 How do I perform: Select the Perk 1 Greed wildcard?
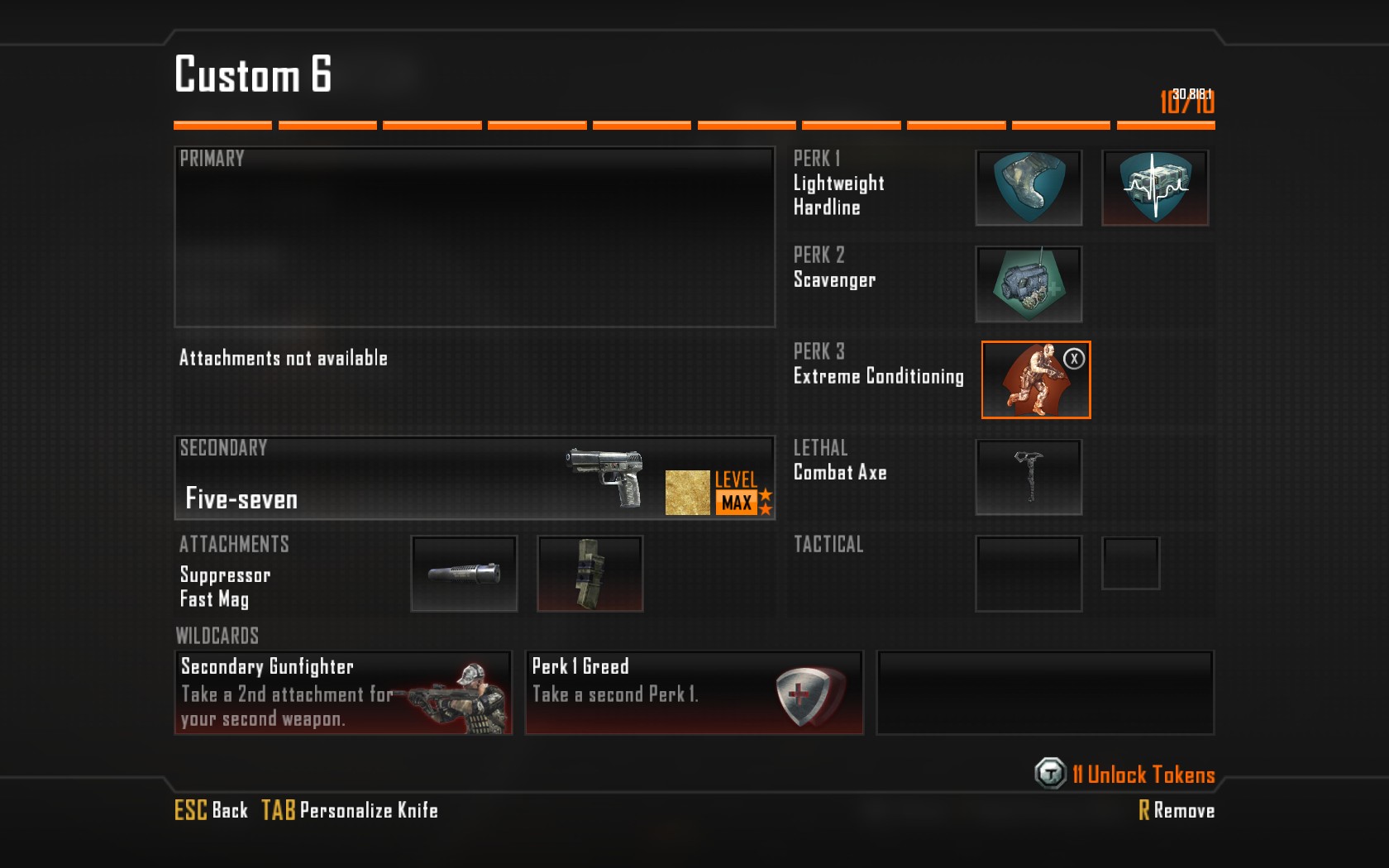pos(694,693)
